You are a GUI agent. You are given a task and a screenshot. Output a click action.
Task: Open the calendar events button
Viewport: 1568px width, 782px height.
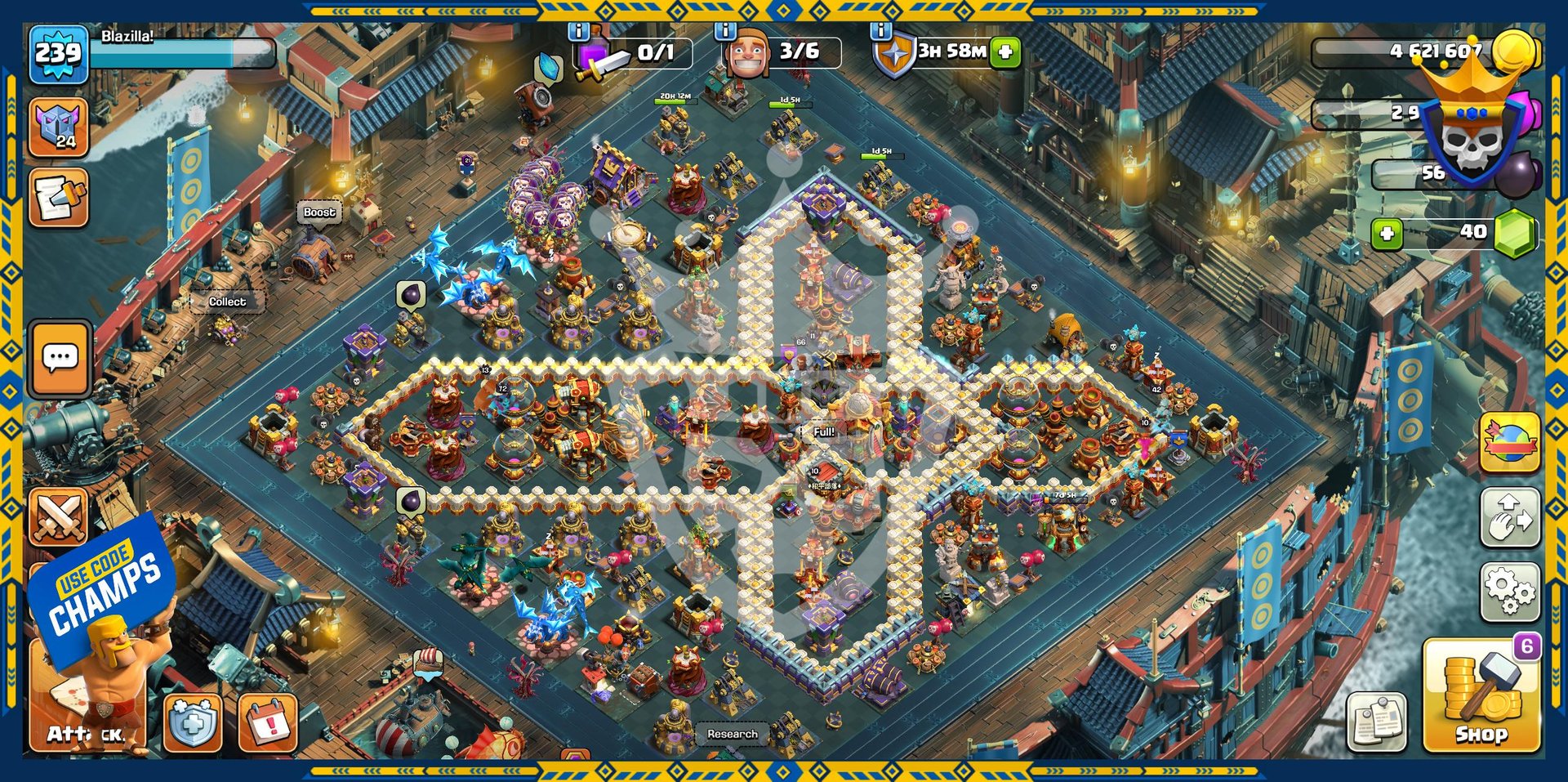[x=268, y=723]
